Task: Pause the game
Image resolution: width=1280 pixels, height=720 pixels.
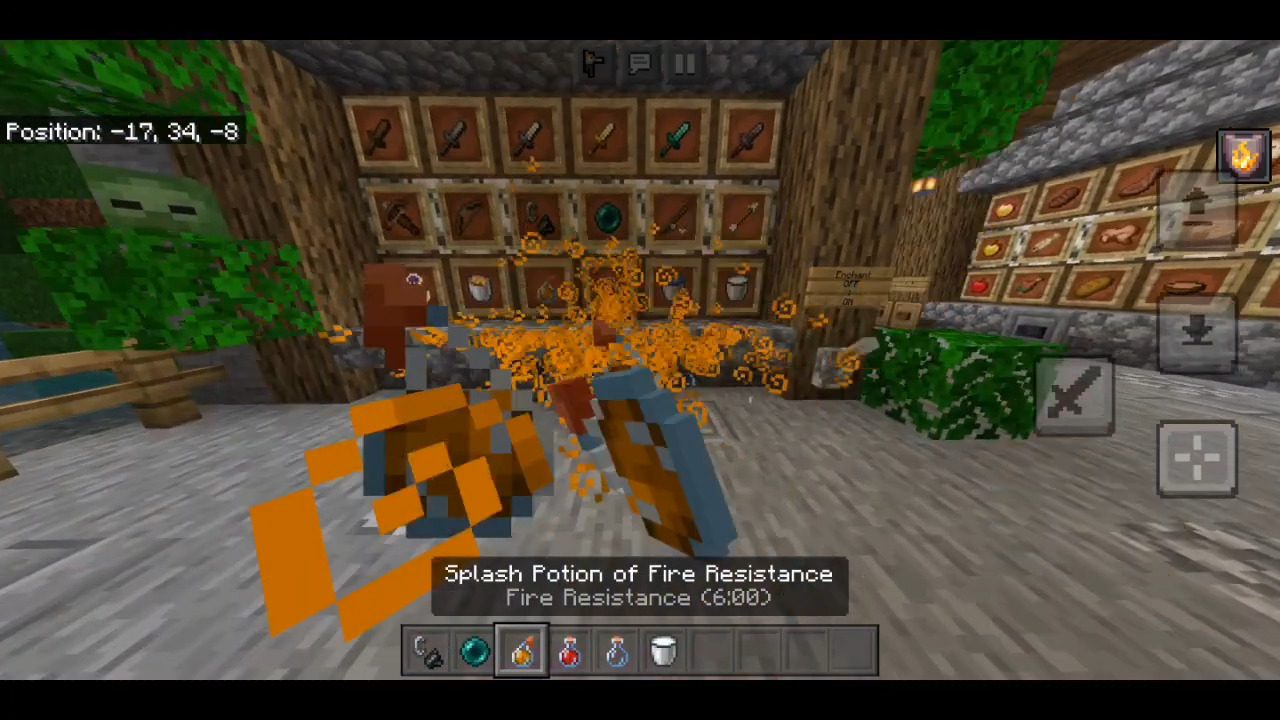Action: pos(685,64)
